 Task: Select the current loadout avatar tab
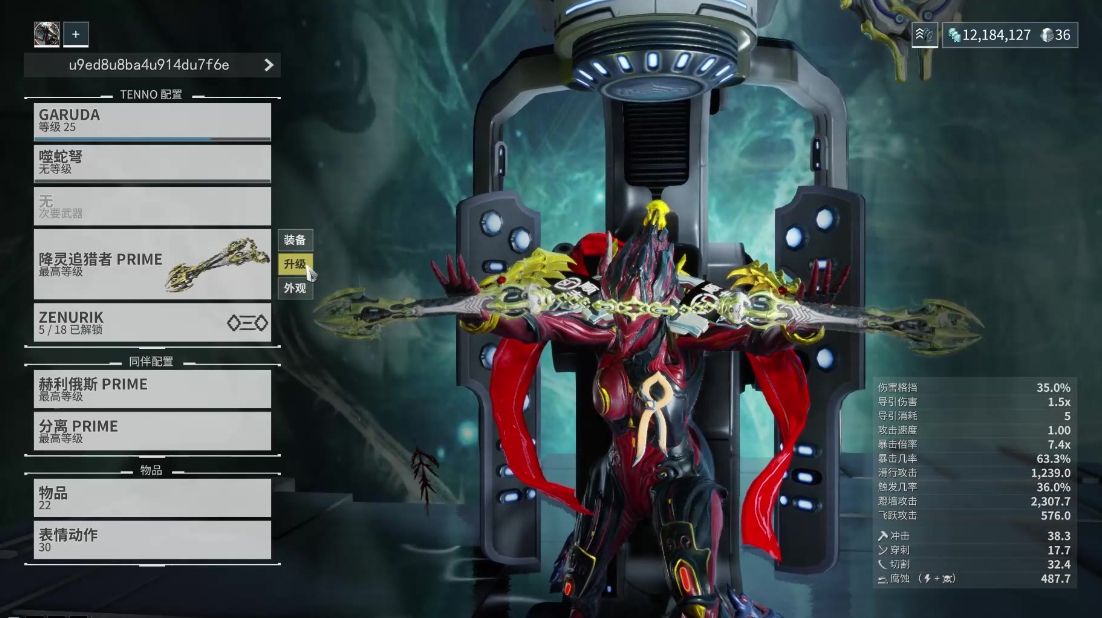[x=47, y=34]
